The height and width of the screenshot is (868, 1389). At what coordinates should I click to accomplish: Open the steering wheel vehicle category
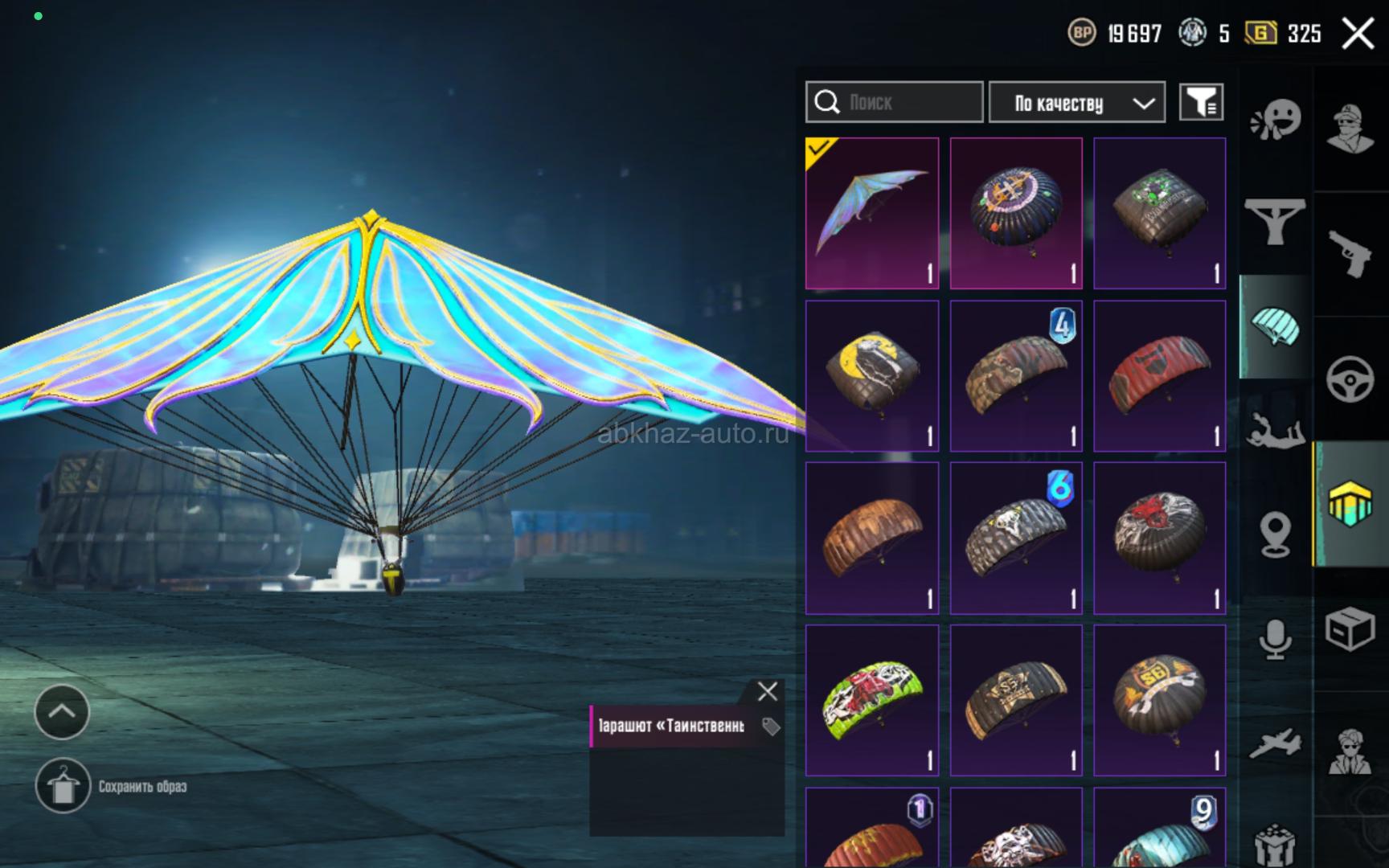[1350, 379]
